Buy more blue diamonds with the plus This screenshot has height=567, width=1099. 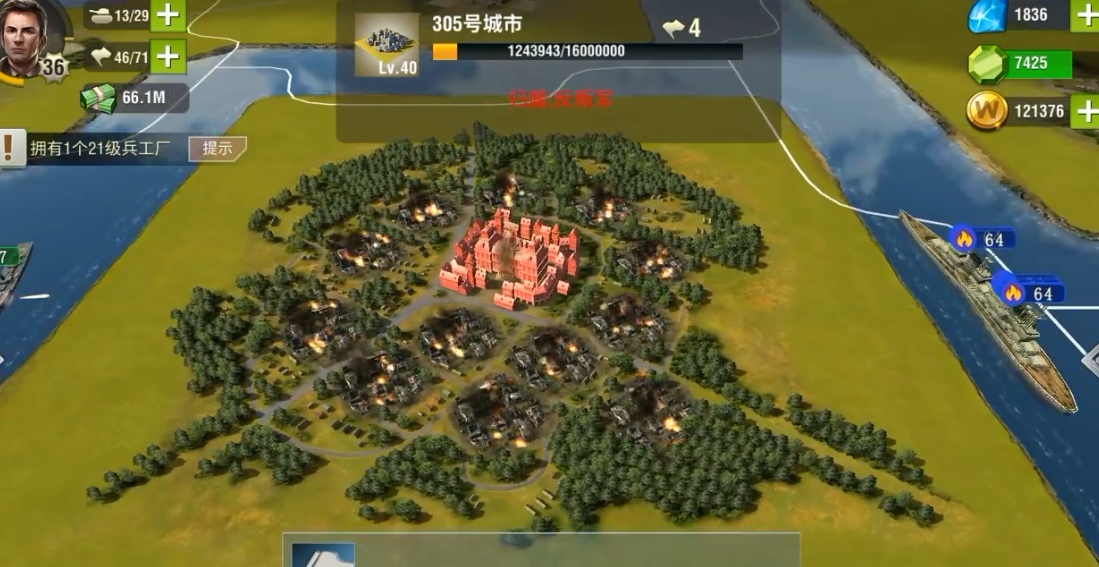[1086, 15]
